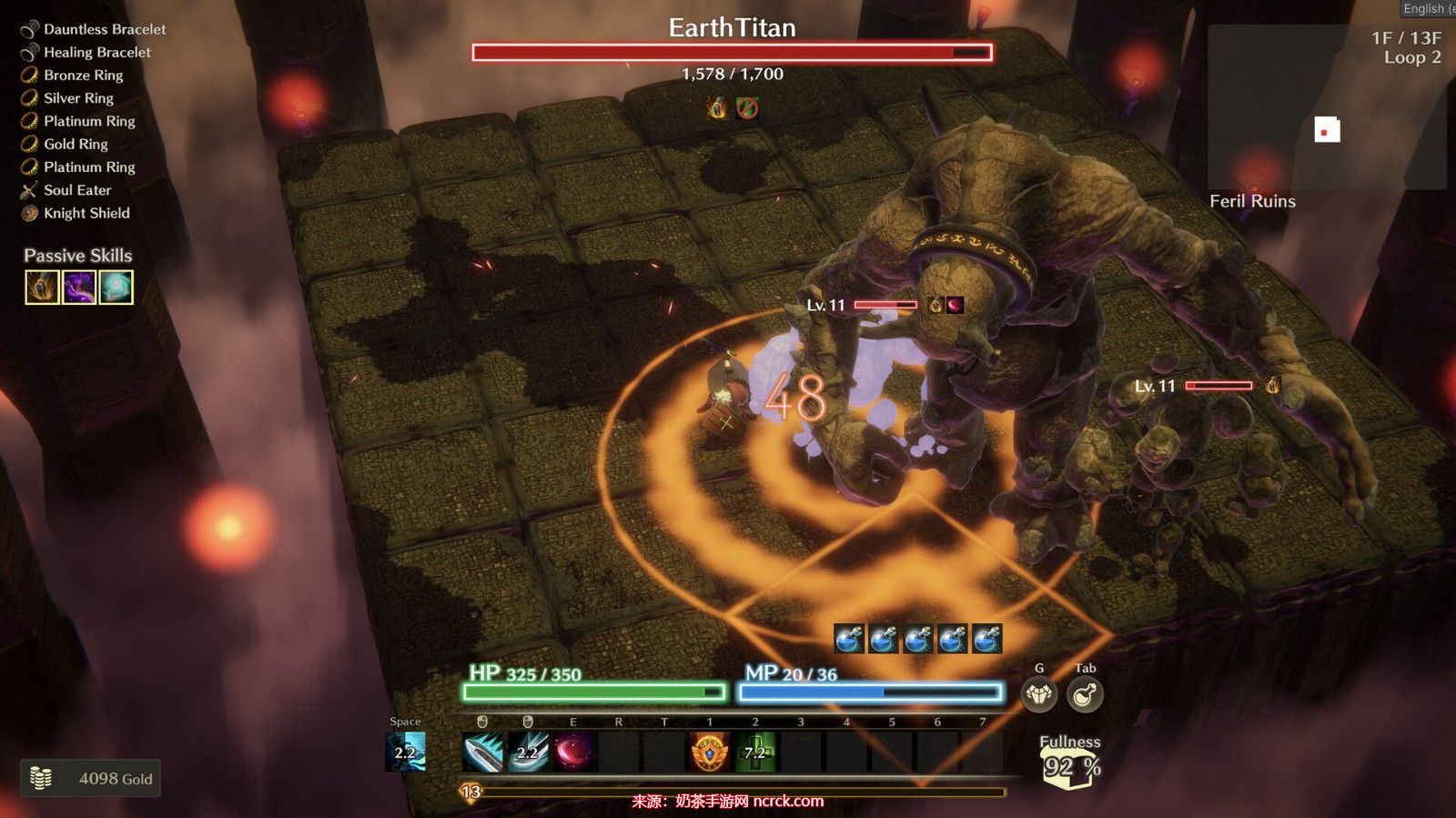
Task: Inspect the teal swirl passive skill icon
Action: (x=116, y=288)
